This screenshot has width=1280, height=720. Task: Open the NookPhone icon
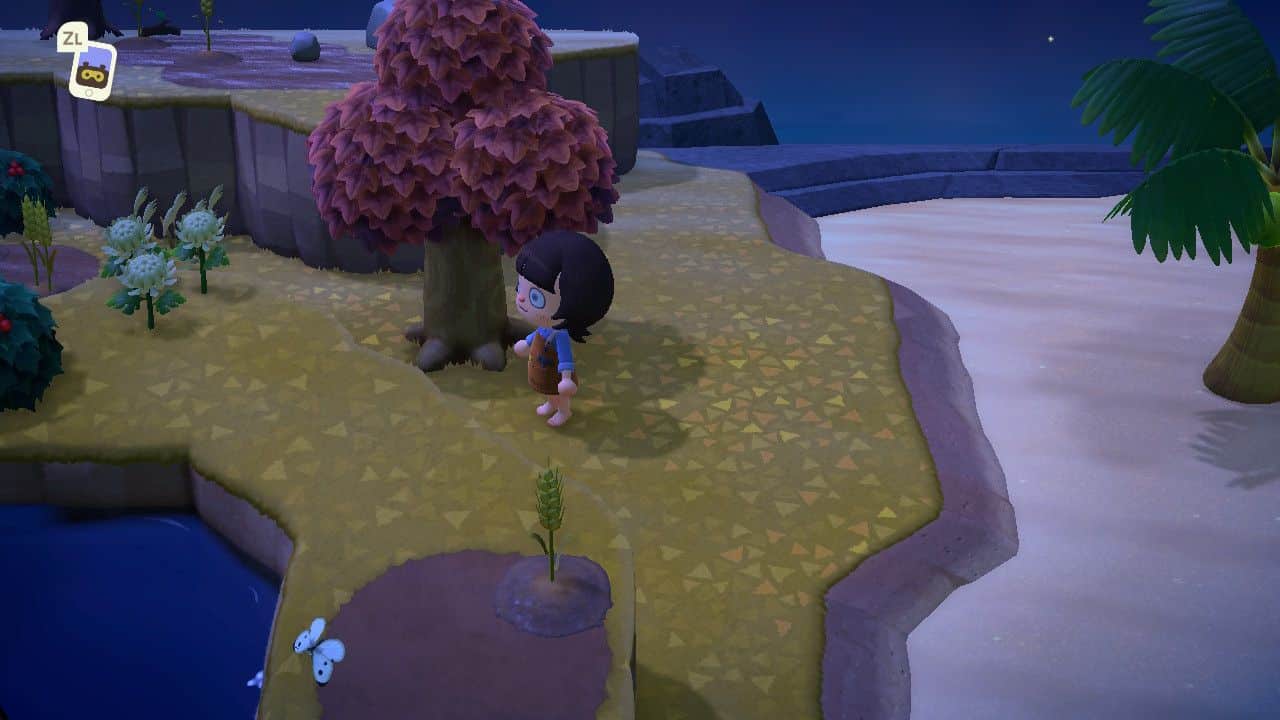(x=92, y=70)
